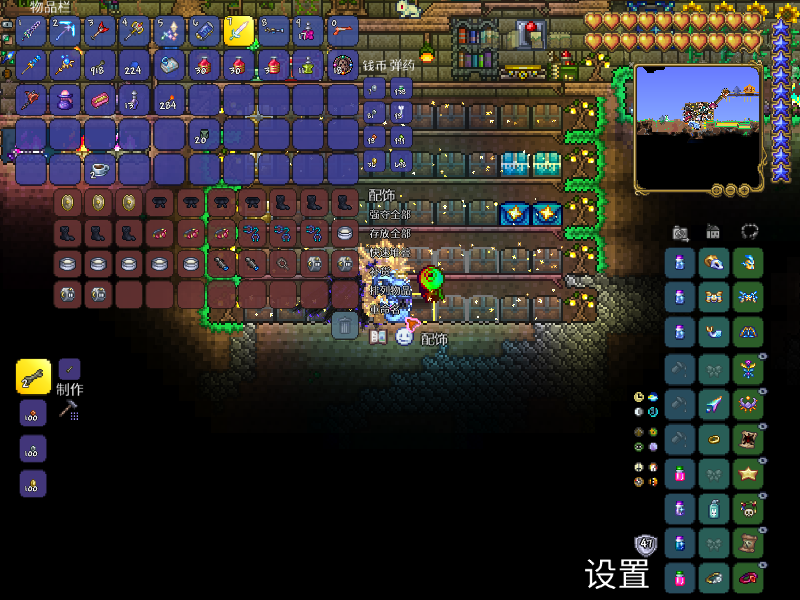Image resolution: width=800 pixels, height=600 pixels.
Task: Select the highlighted sword in hotbar slot 7
Action: coord(238,31)
